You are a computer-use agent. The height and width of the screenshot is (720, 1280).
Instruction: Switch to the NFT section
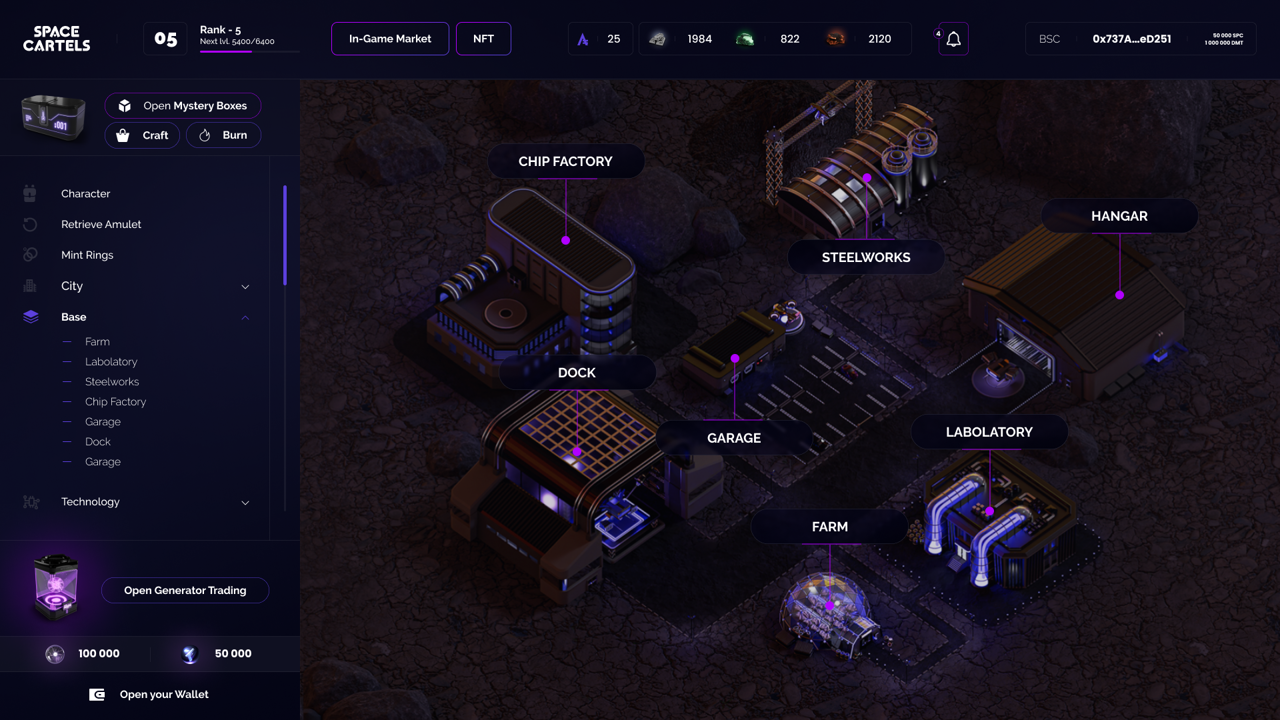[483, 39]
